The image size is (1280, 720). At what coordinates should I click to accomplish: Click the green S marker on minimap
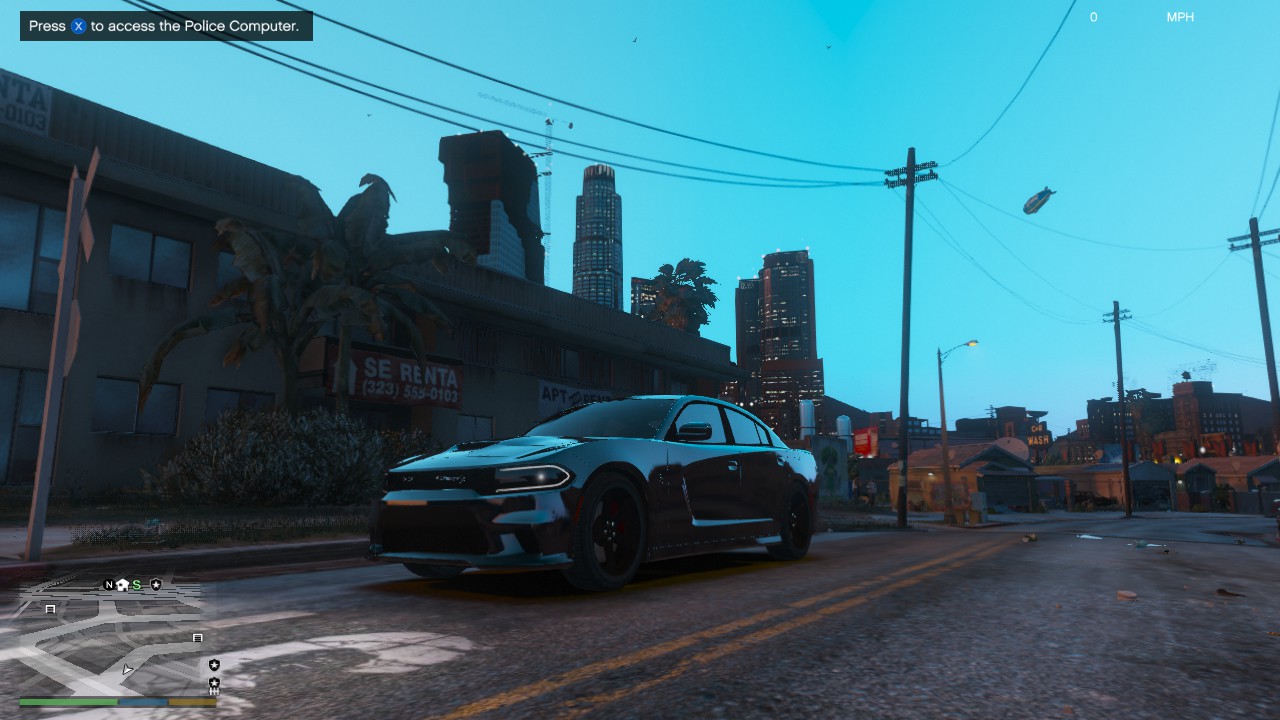[x=136, y=585]
